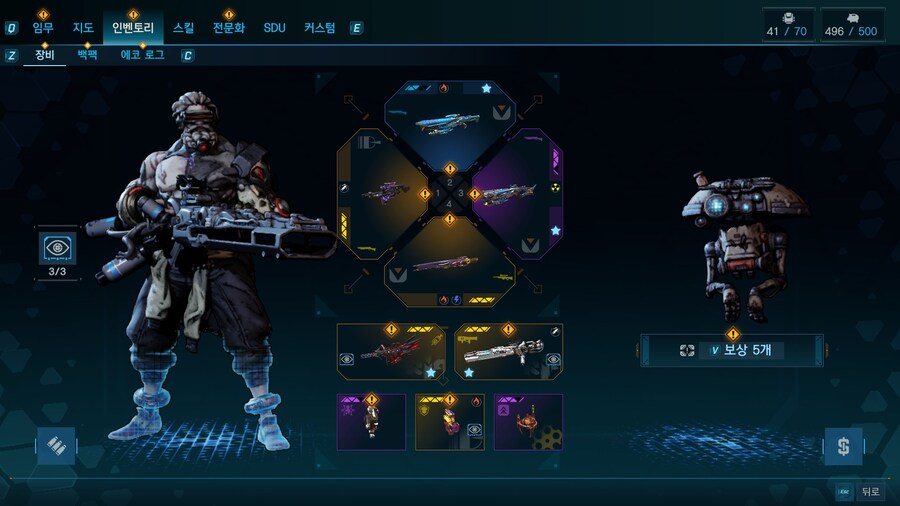The width and height of the screenshot is (900, 506).
Task: Switch to the 지도 (Map) tab
Action: click(x=83, y=28)
